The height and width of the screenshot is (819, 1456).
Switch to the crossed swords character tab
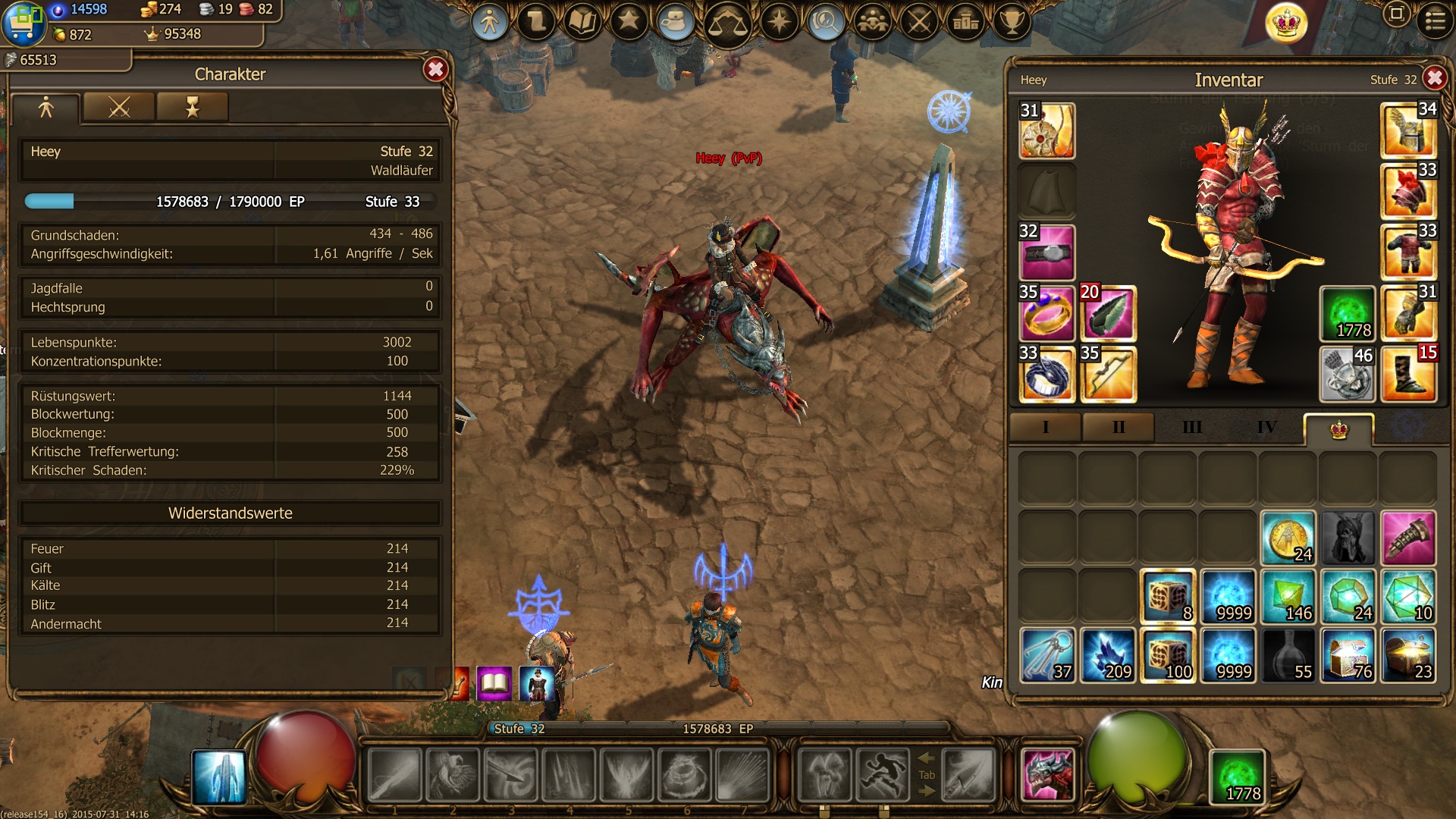click(119, 108)
